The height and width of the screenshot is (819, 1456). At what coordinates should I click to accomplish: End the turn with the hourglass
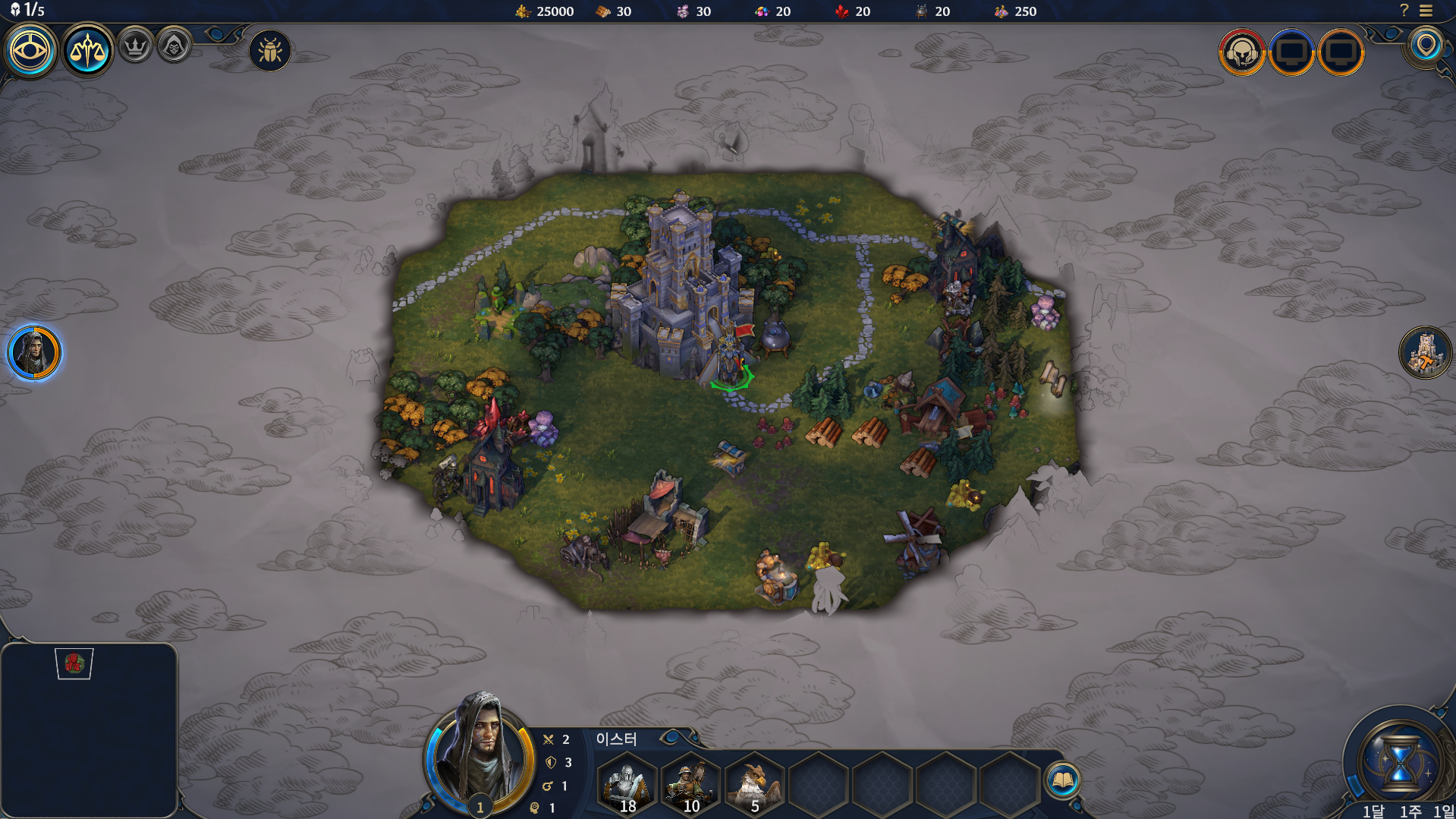coord(1399,761)
